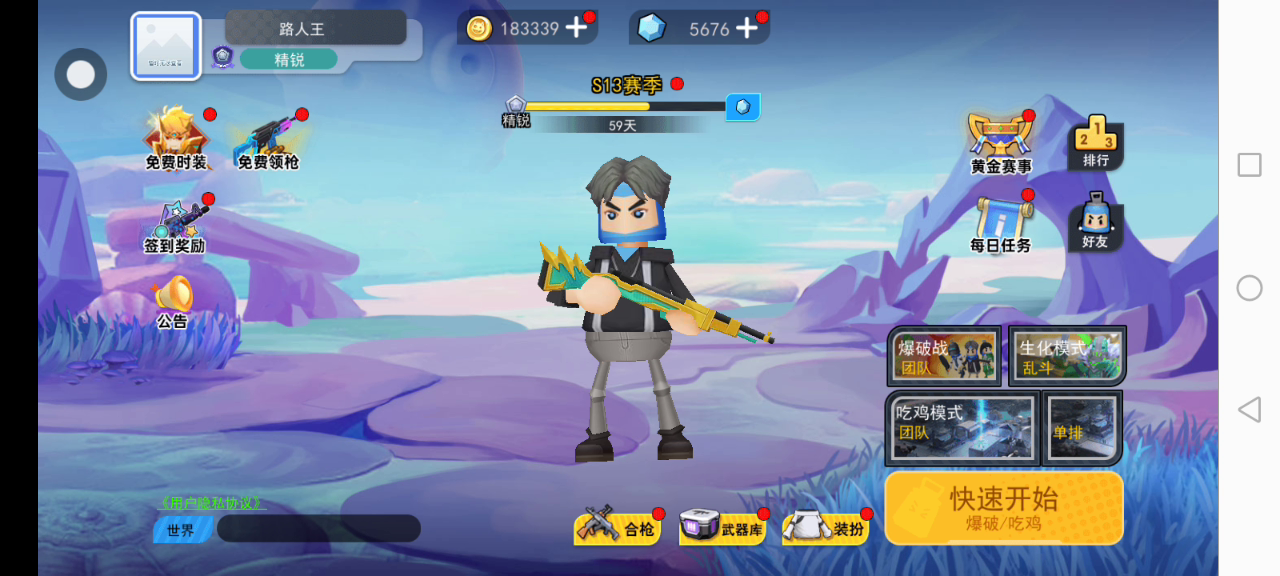Choose the 生化模式 brawl mode tile
Image resolution: width=1280 pixels, height=576 pixels.
(x=1067, y=356)
